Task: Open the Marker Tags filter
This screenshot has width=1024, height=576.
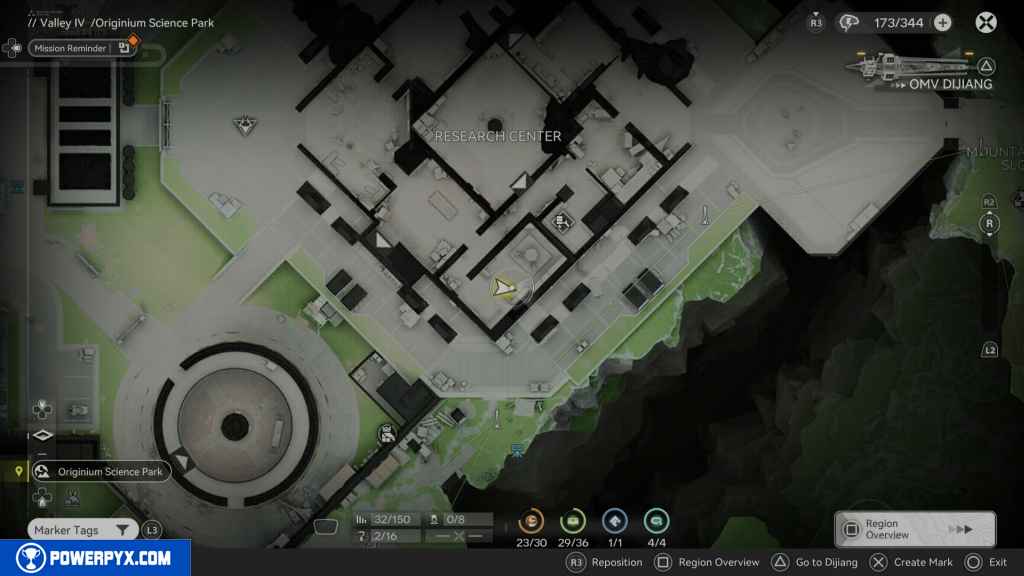Action: pos(82,530)
